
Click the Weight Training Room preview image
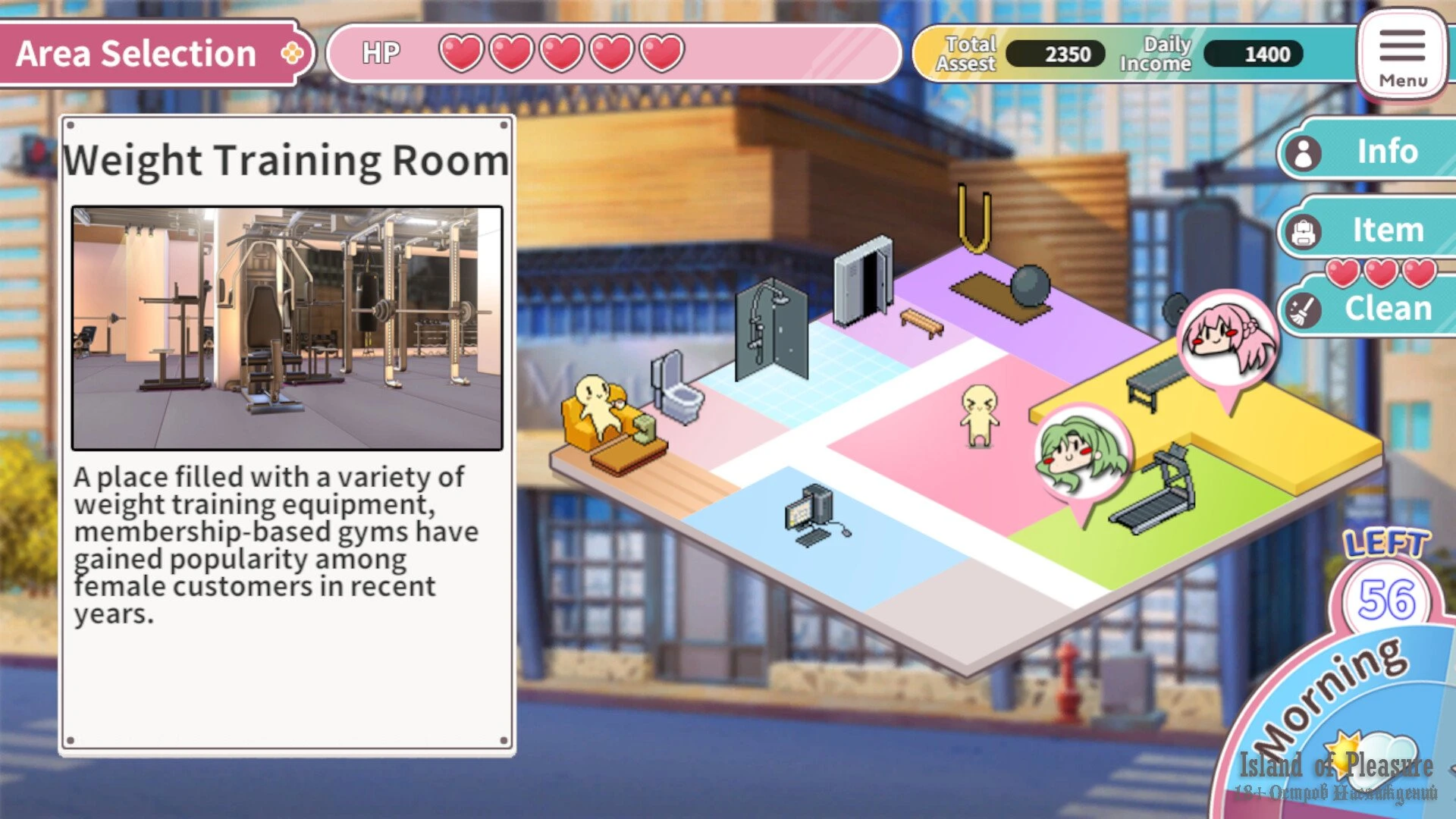[x=287, y=328]
